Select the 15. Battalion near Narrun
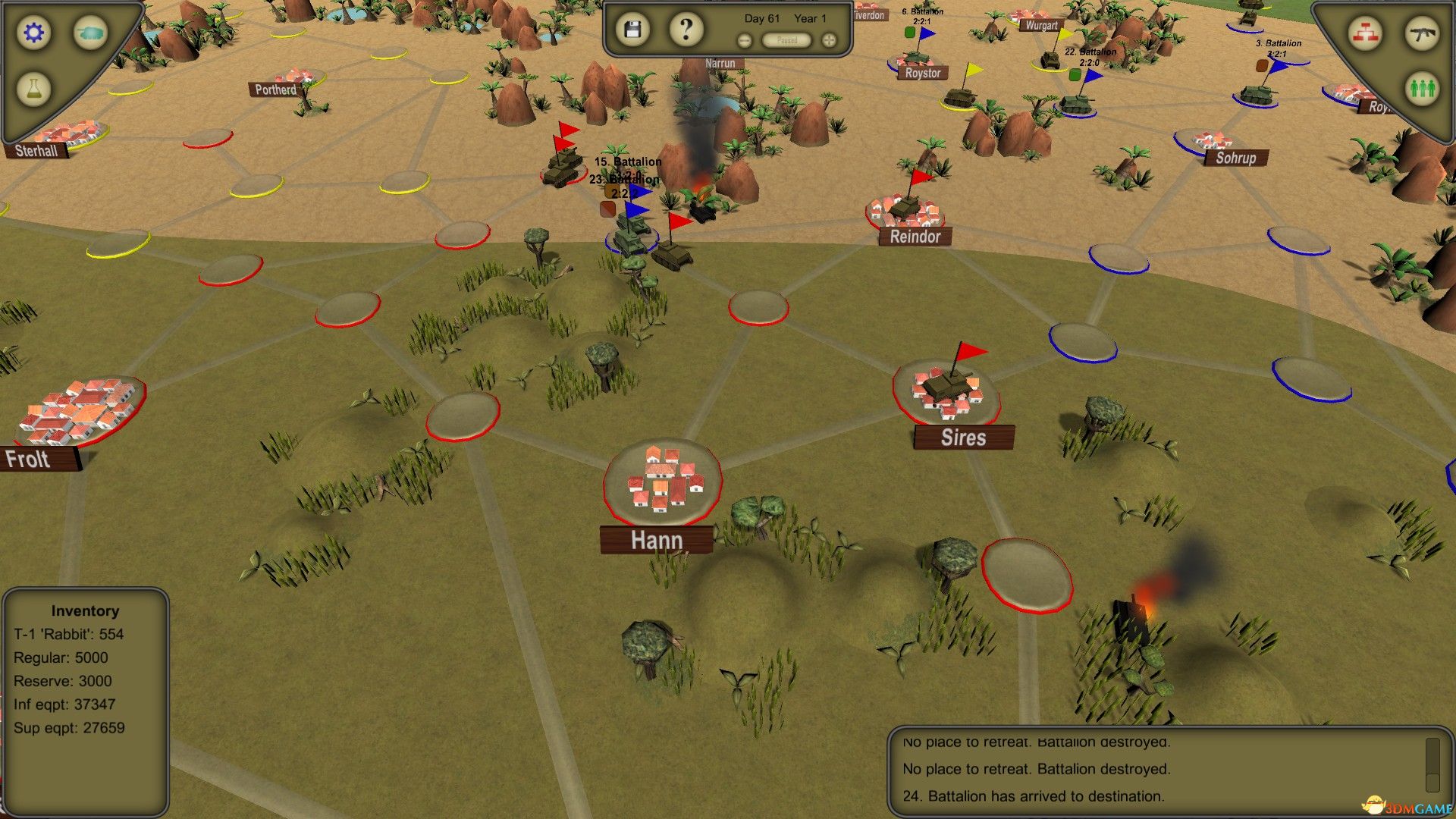Viewport: 1456px width, 819px height. (626, 162)
